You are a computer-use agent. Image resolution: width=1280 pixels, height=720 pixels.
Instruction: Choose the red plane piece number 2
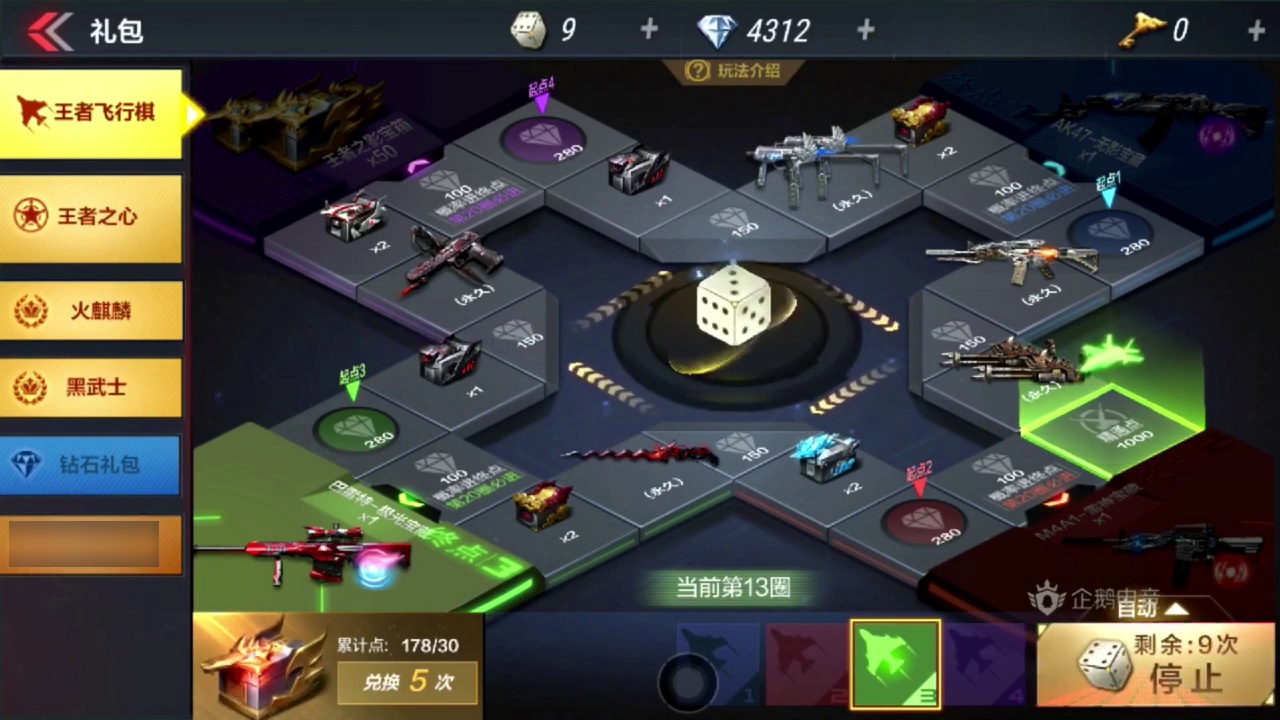[x=806, y=664]
